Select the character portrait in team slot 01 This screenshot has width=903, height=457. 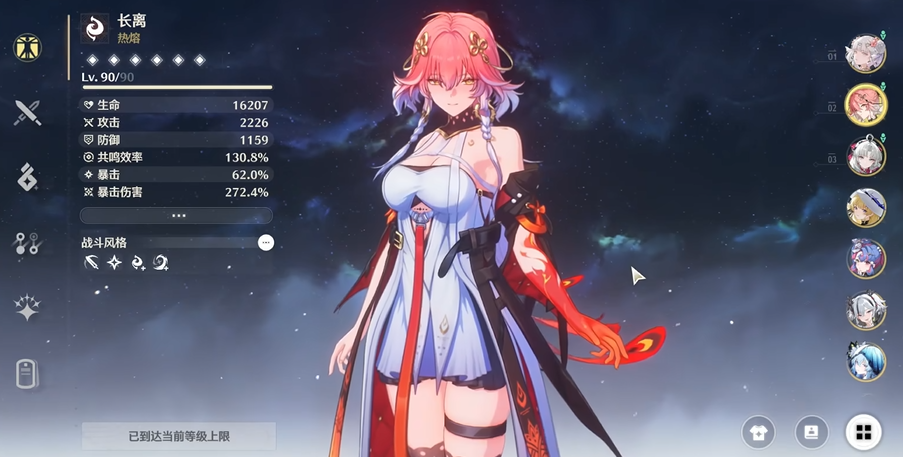click(x=866, y=54)
